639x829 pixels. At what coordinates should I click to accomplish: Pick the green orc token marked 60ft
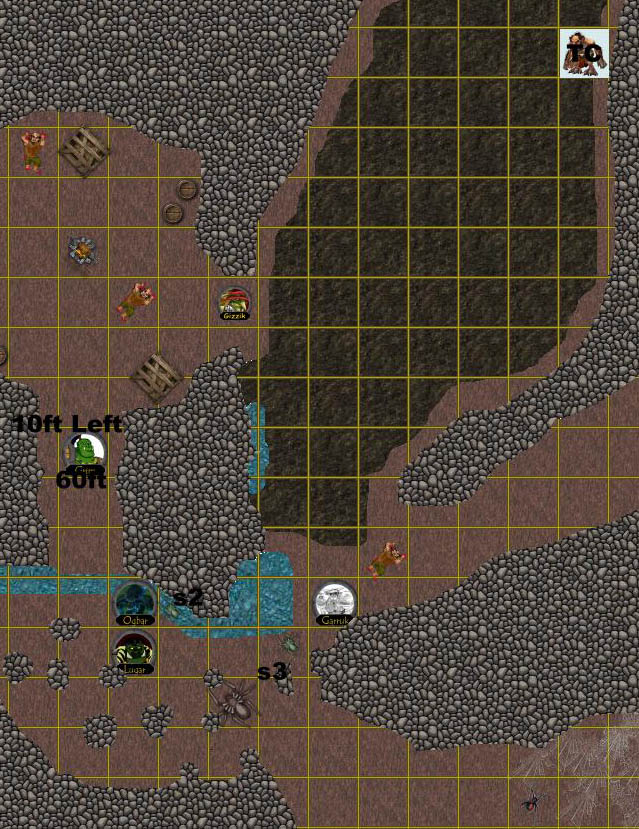pos(86,453)
